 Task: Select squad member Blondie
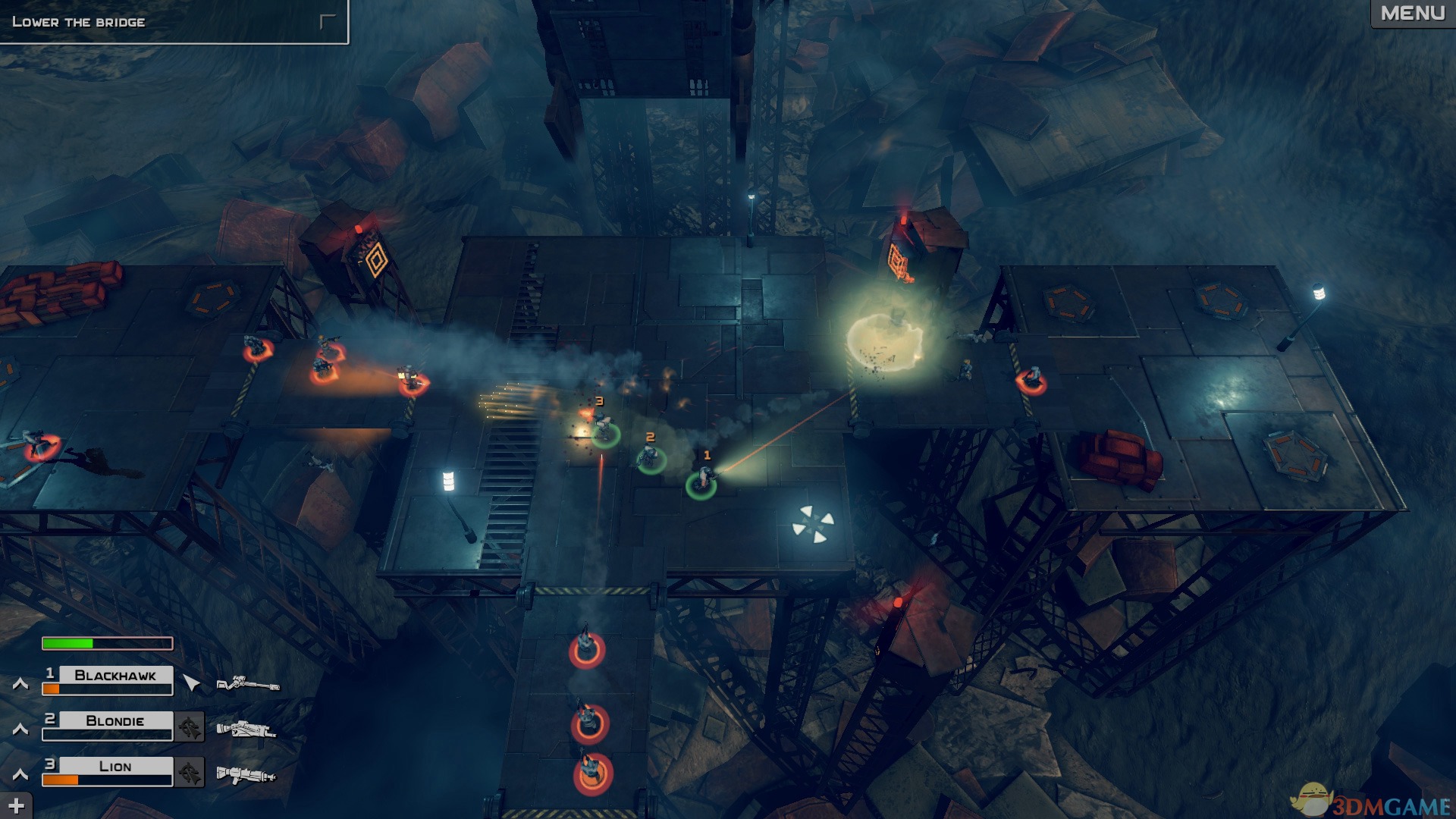tap(115, 720)
